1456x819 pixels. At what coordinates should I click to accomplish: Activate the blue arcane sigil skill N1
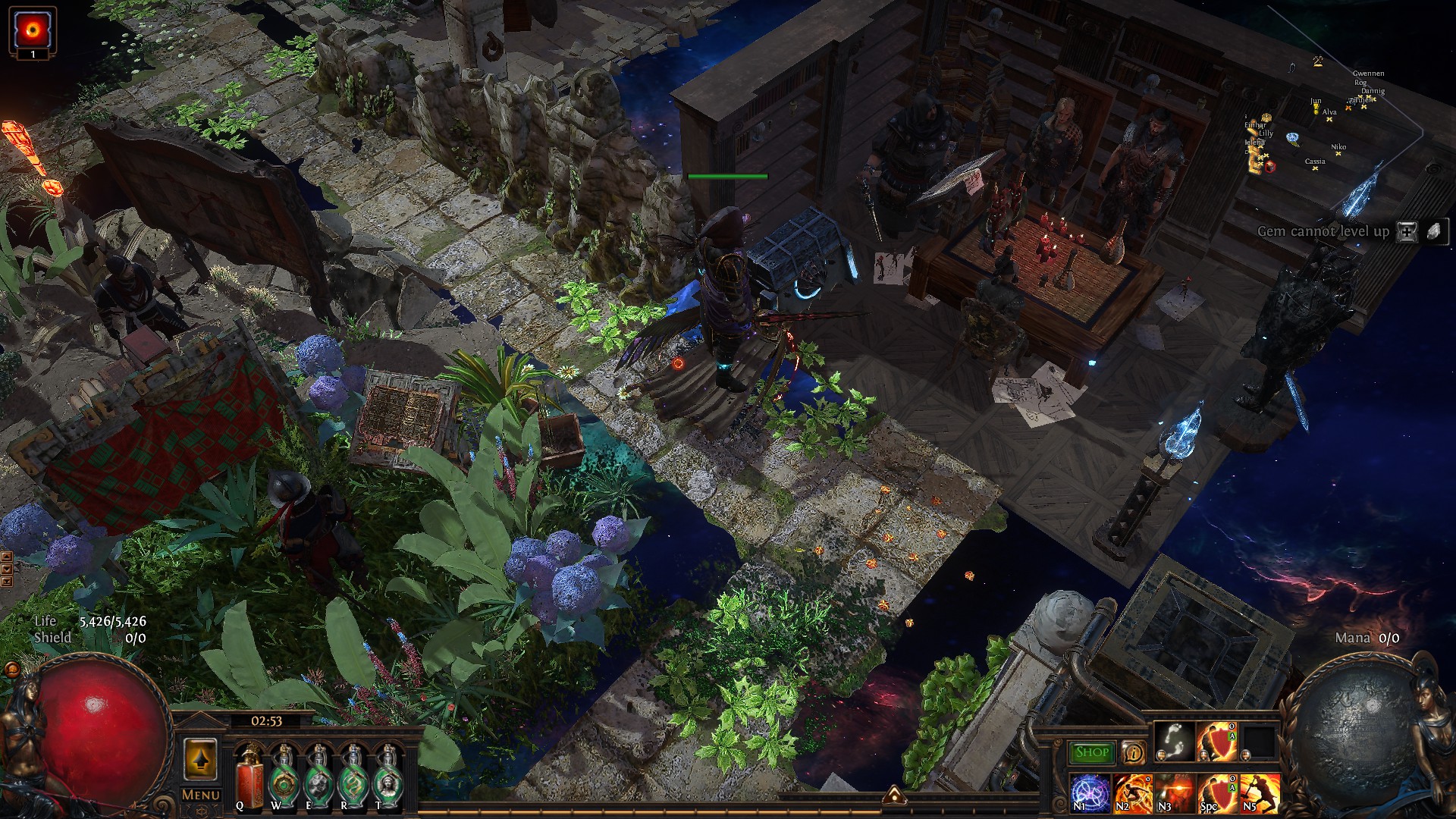point(1090,792)
